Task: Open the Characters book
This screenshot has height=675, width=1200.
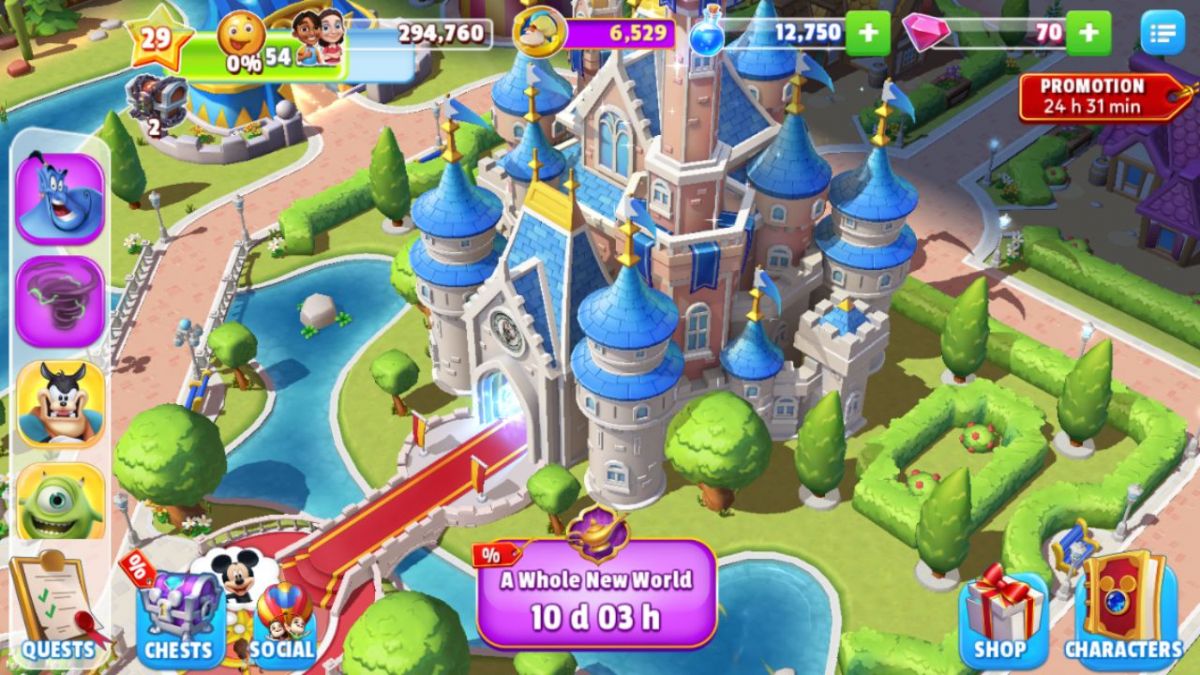Action: click(x=1123, y=612)
